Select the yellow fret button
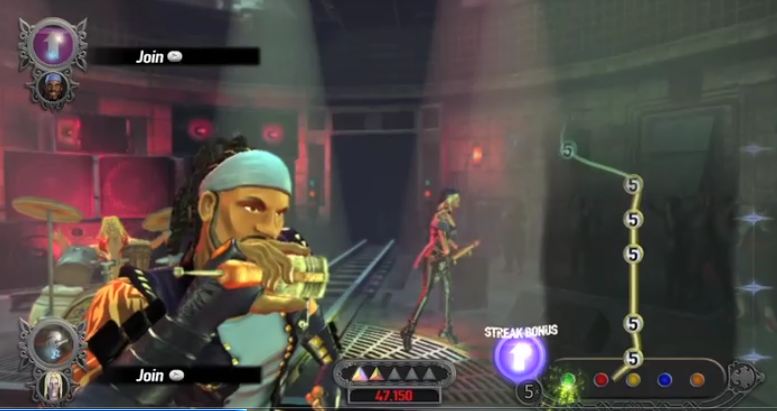This screenshot has height=411, width=777. [x=633, y=380]
